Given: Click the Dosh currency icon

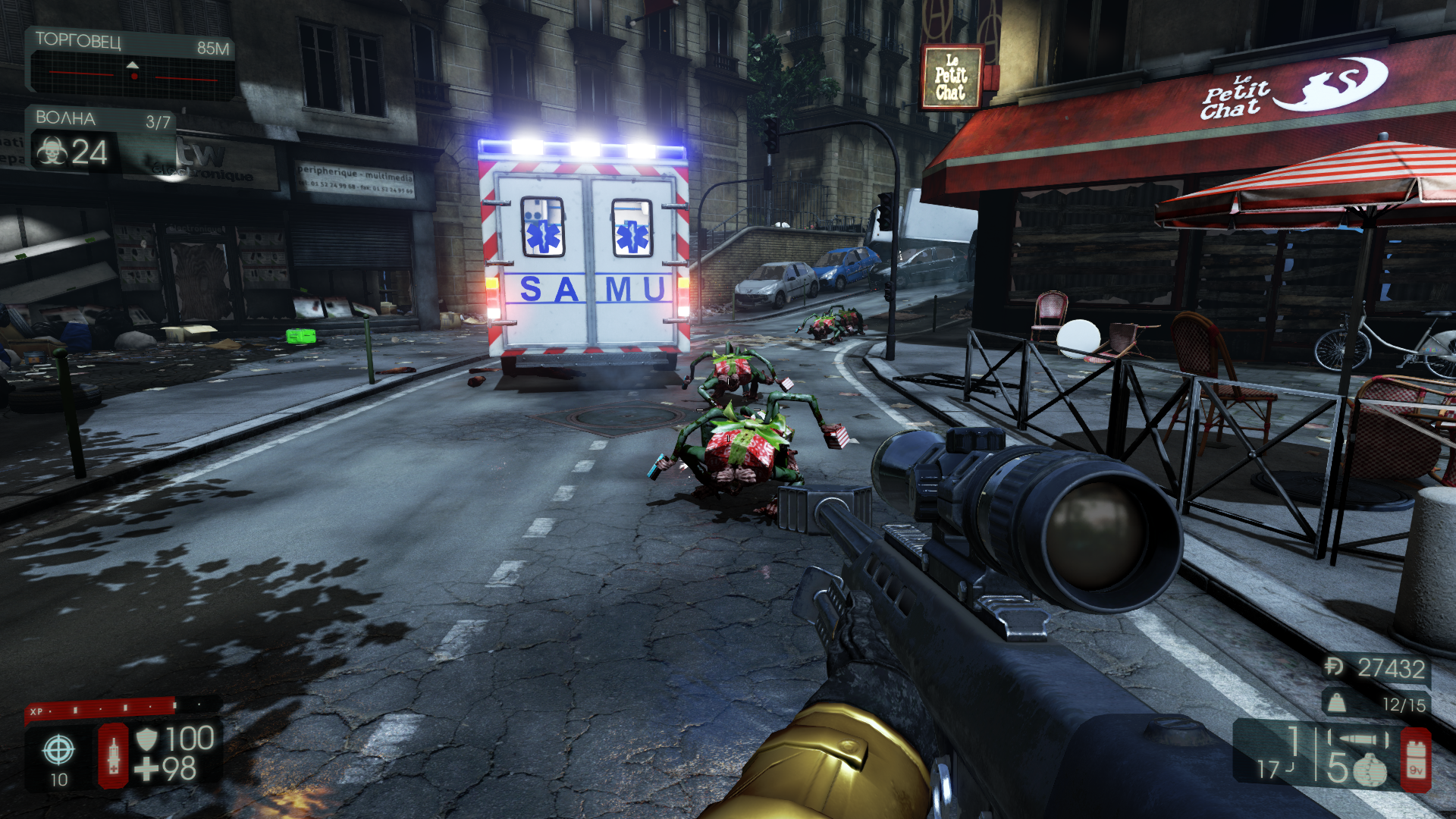Looking at the screenshot, I should coord(1334,667).
